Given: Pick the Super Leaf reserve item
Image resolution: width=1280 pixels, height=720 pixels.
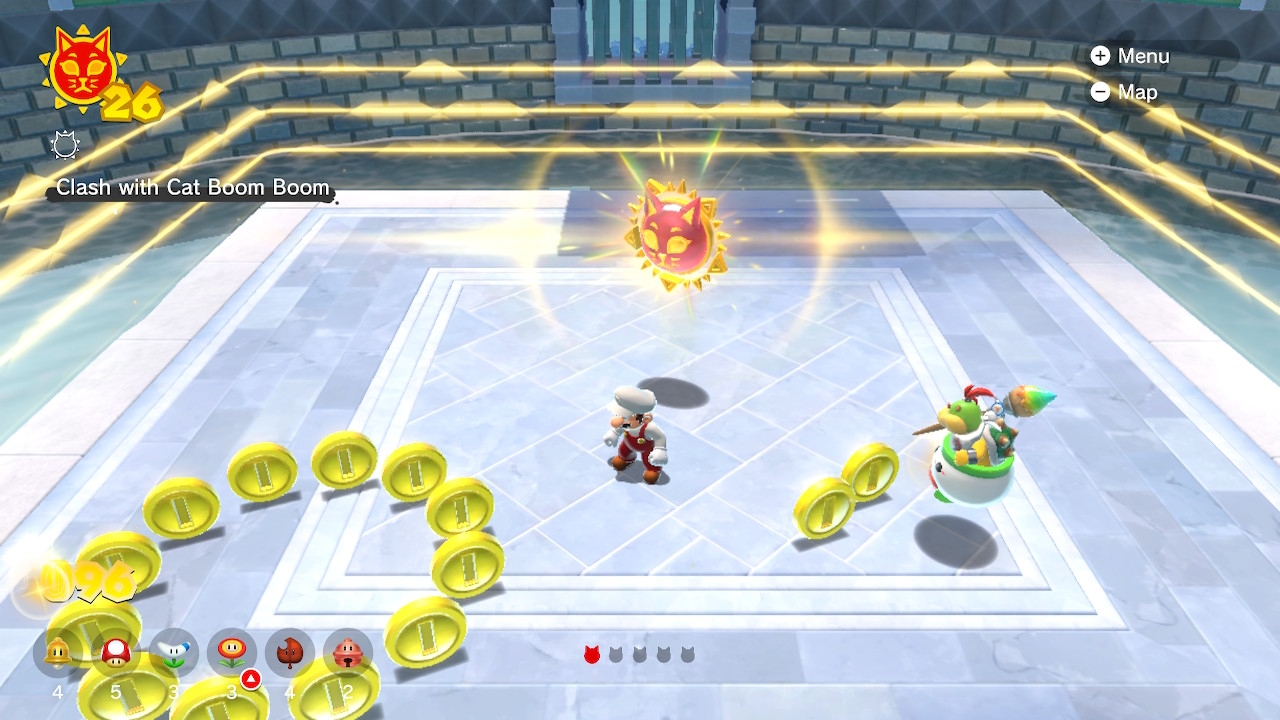Looking at the screenshot, I should pos(290,653).
